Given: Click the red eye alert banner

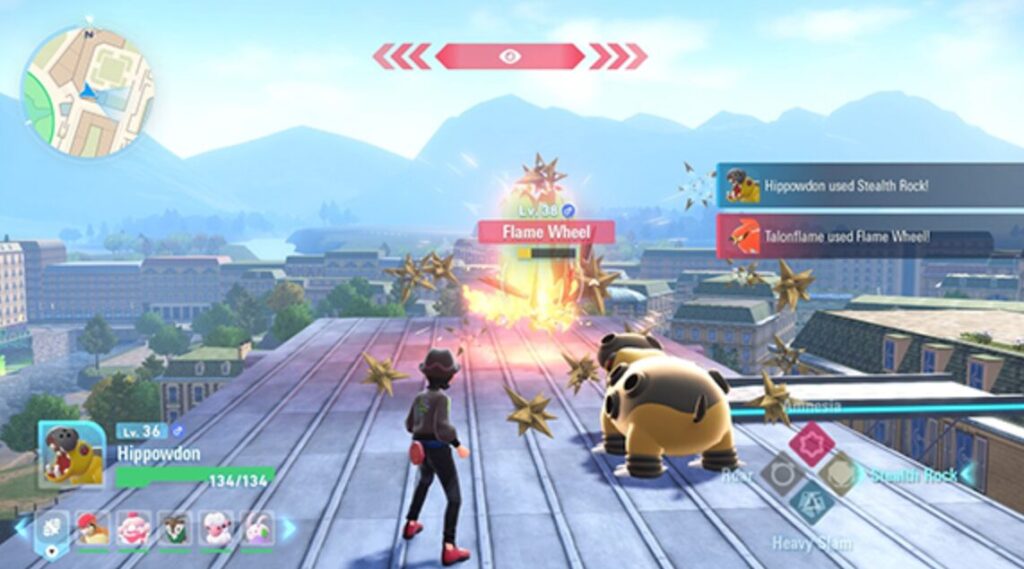Looking at the screenshot, I should pyautogui.click(x=510, y=56).
